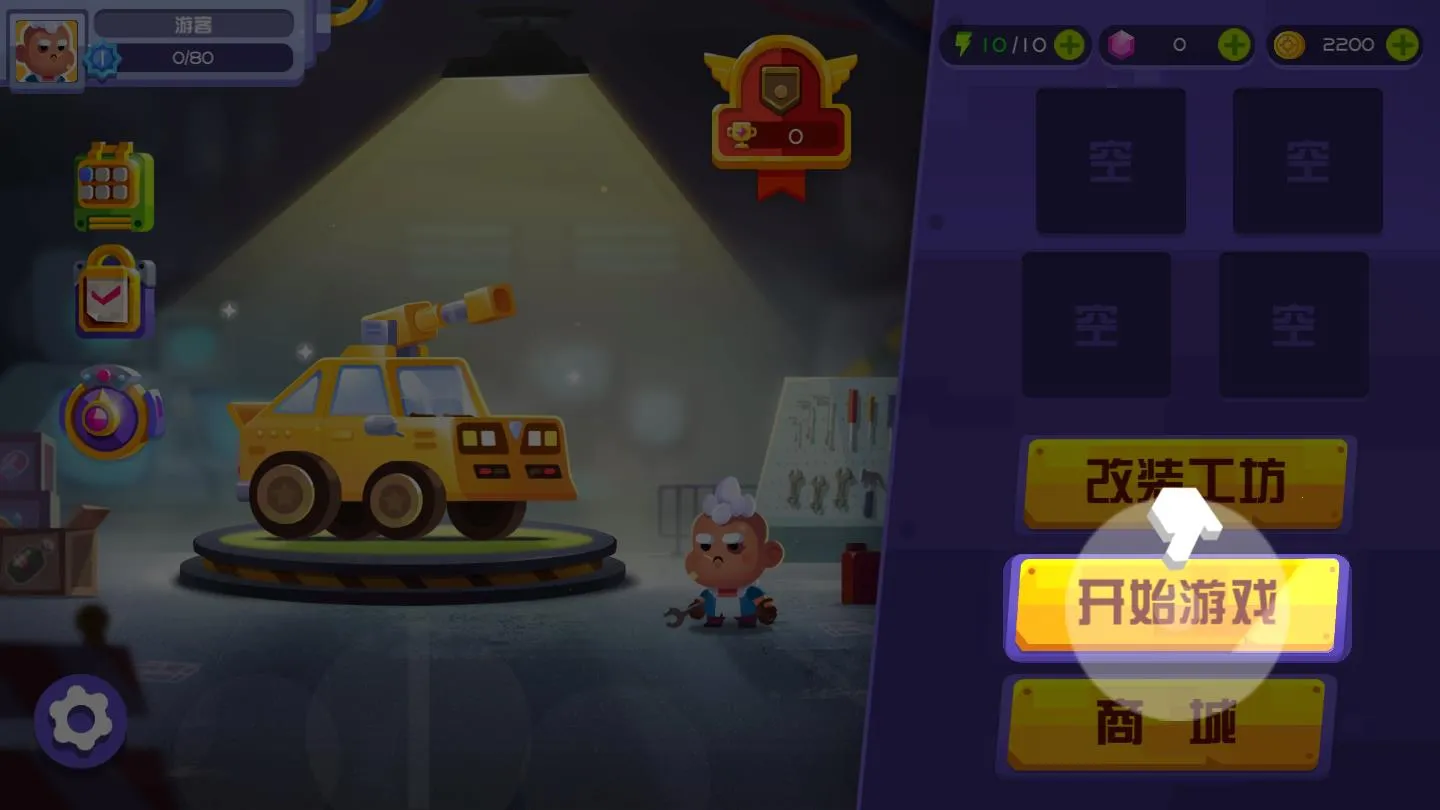Open the 改装工坊 workshop button

pos(1186,484)
